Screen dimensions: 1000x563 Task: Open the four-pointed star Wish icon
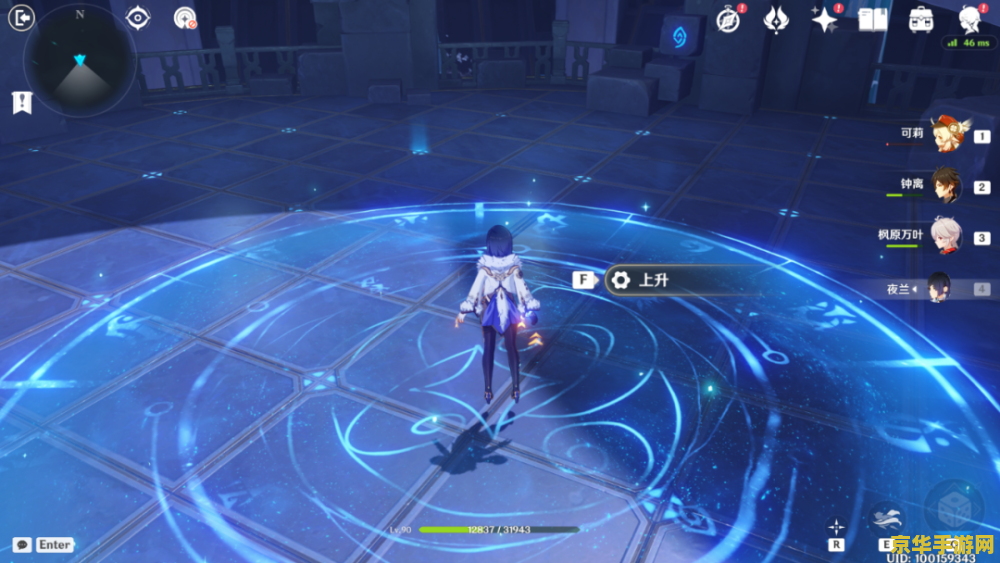pos(824,19)
